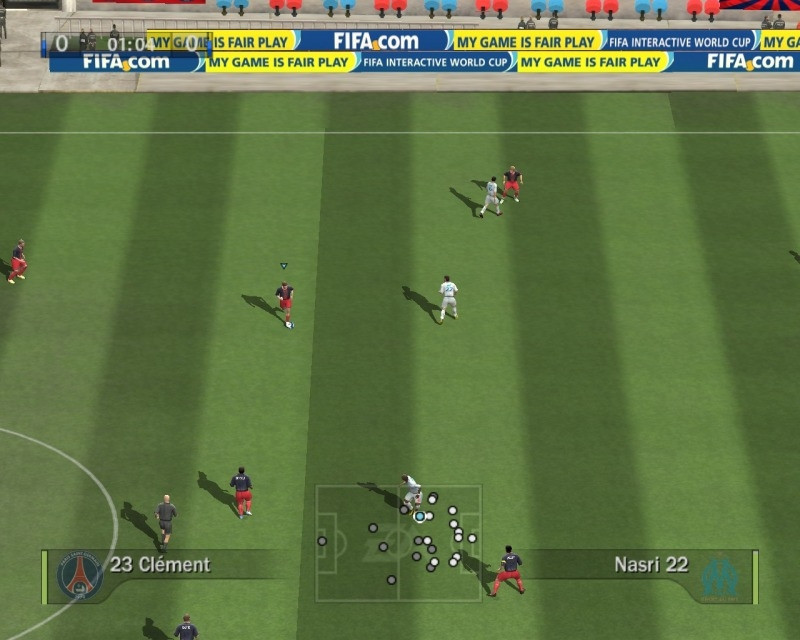Screen dimensions: 800x640
Task: Click the Marseille club crest
Action: click(719, 577)
